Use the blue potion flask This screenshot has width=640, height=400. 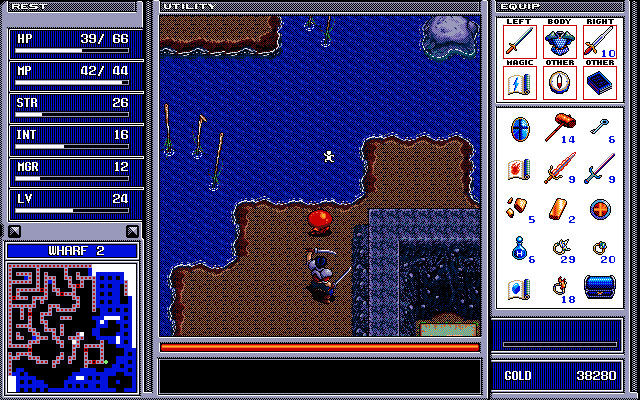pos(520,249)
